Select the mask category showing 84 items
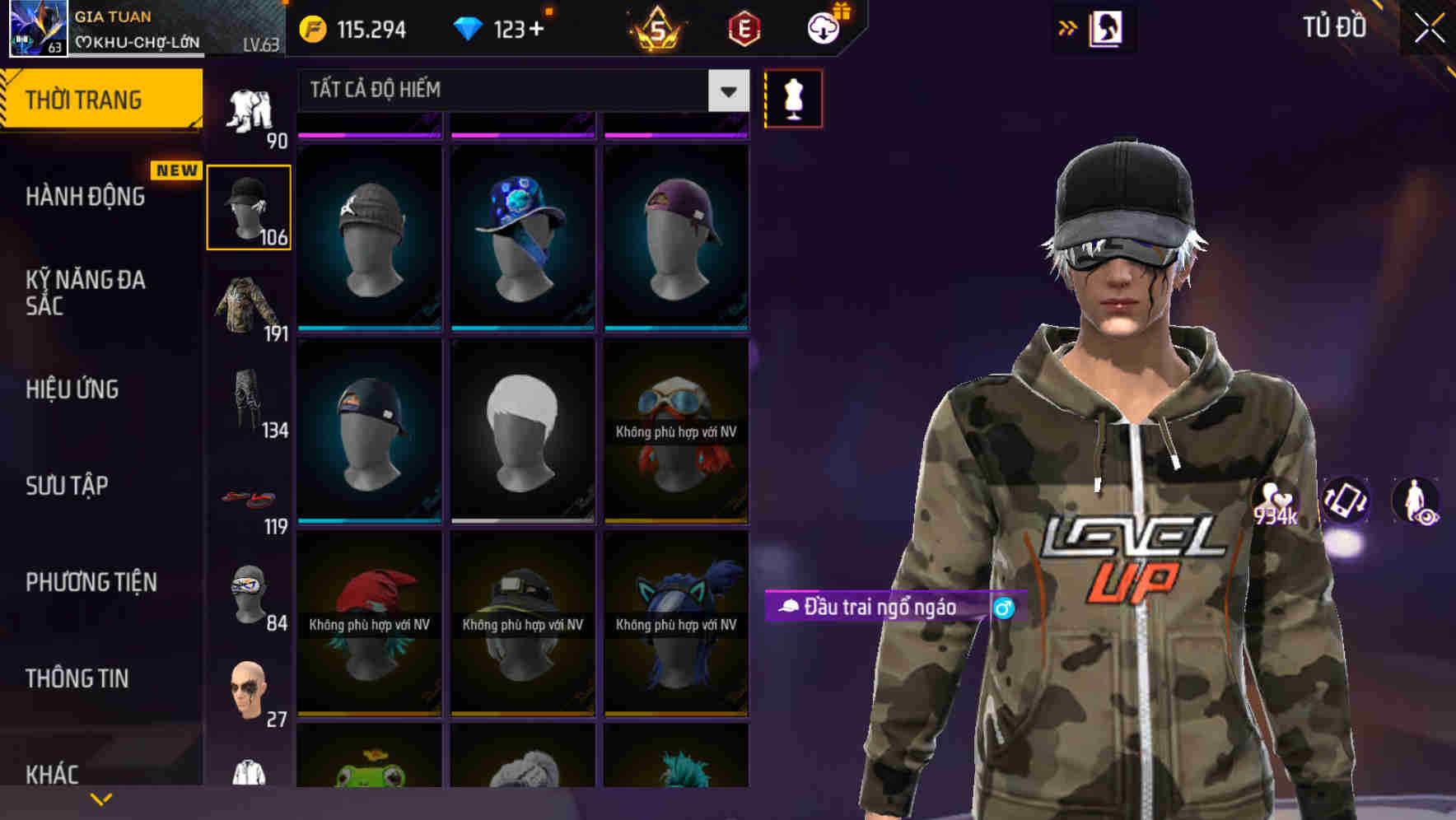This screenshot has height=820, width=1456. click(x=249, y=593)
